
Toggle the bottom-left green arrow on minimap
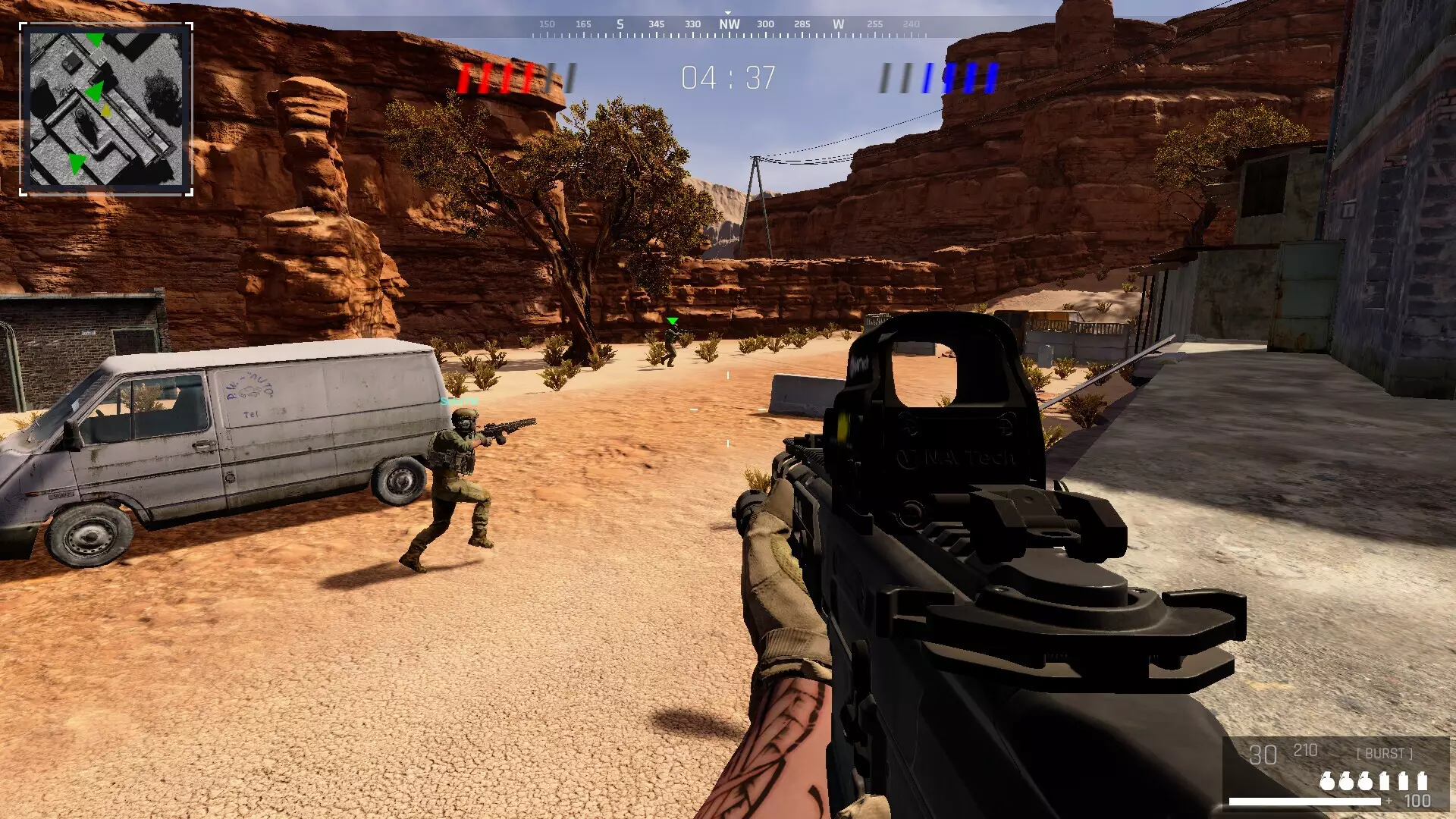[77, 164]
